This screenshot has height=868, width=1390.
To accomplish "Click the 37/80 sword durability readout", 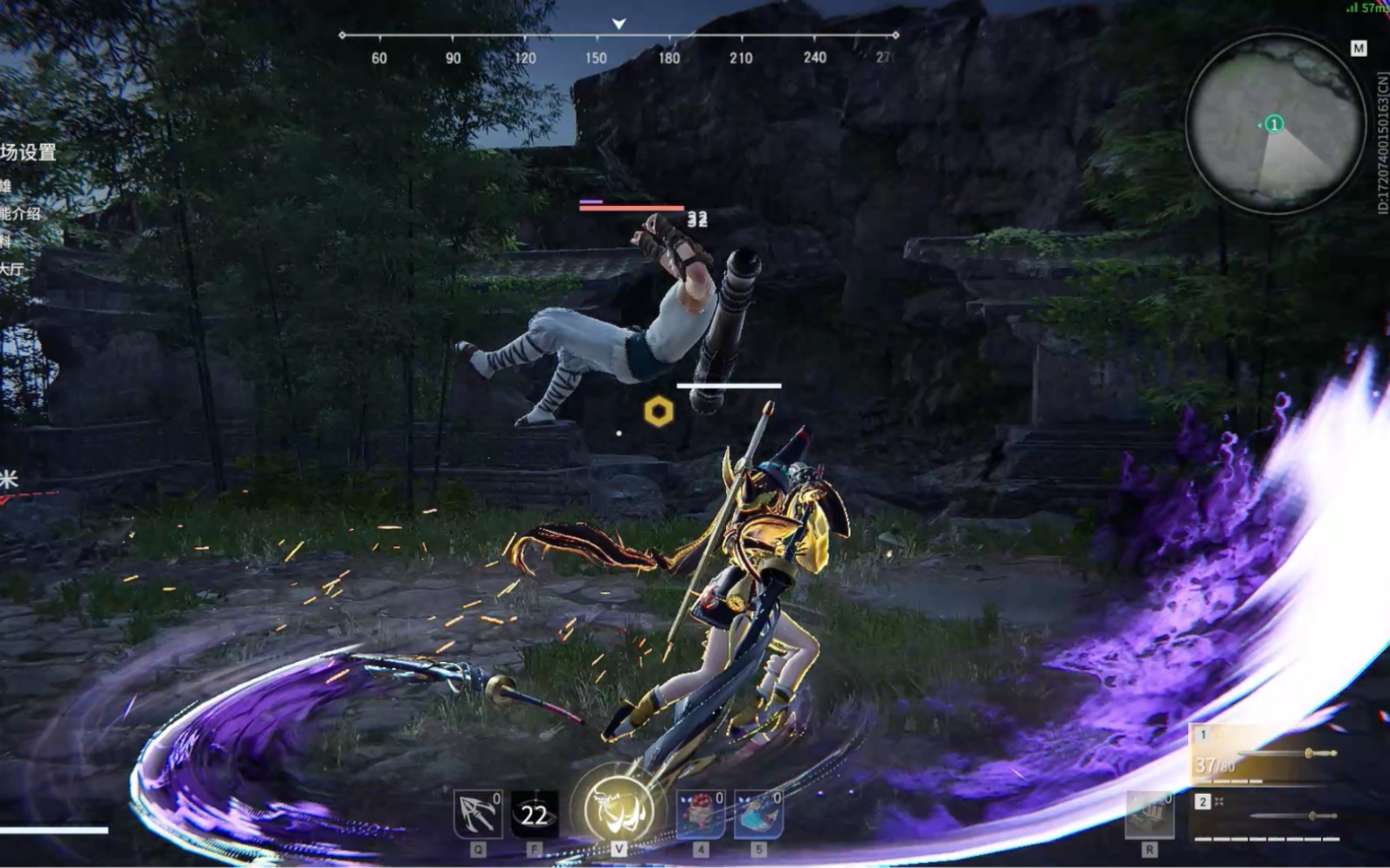I will pos(1216,763).
